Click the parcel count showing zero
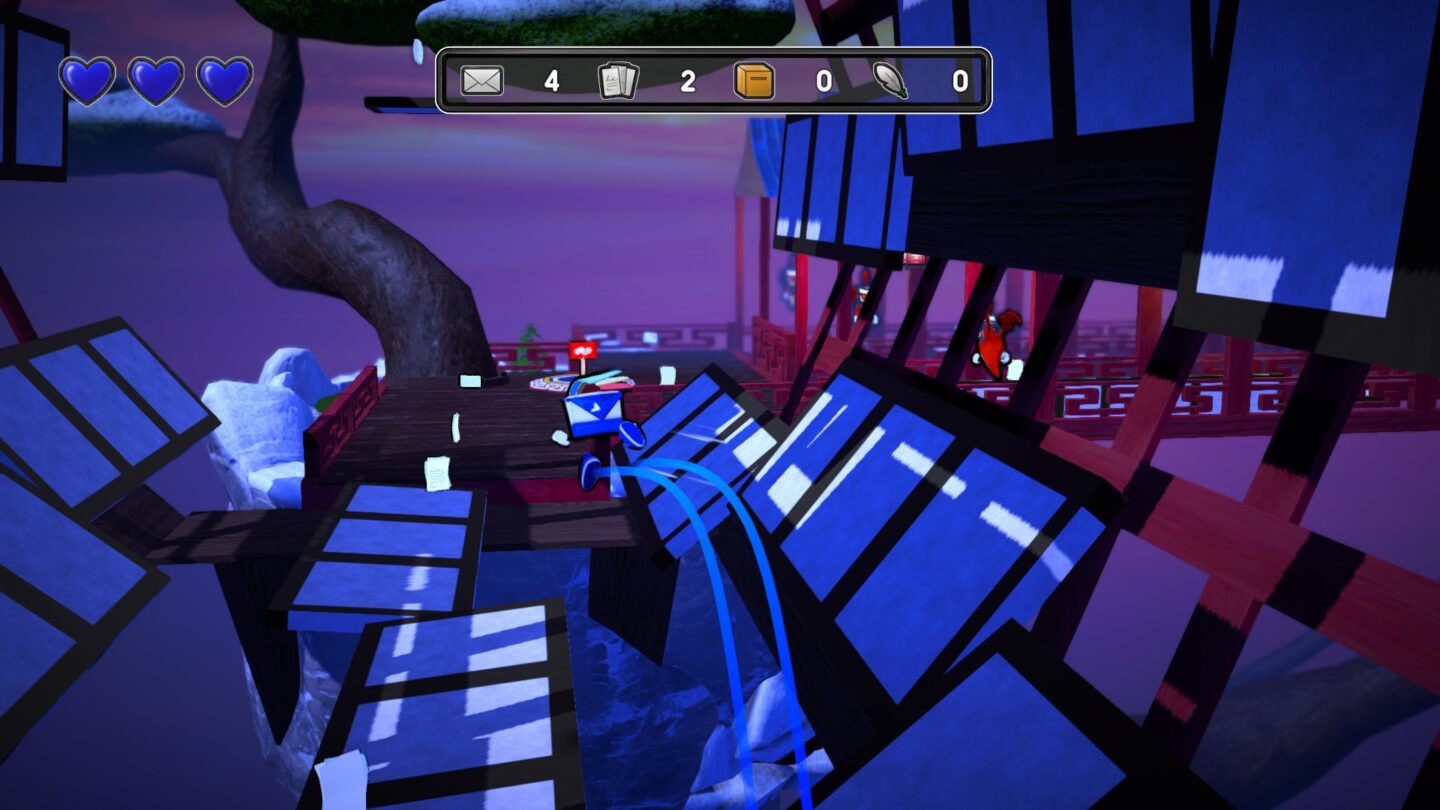Viewport: 1440px width, 810px height. pos(822,83)
